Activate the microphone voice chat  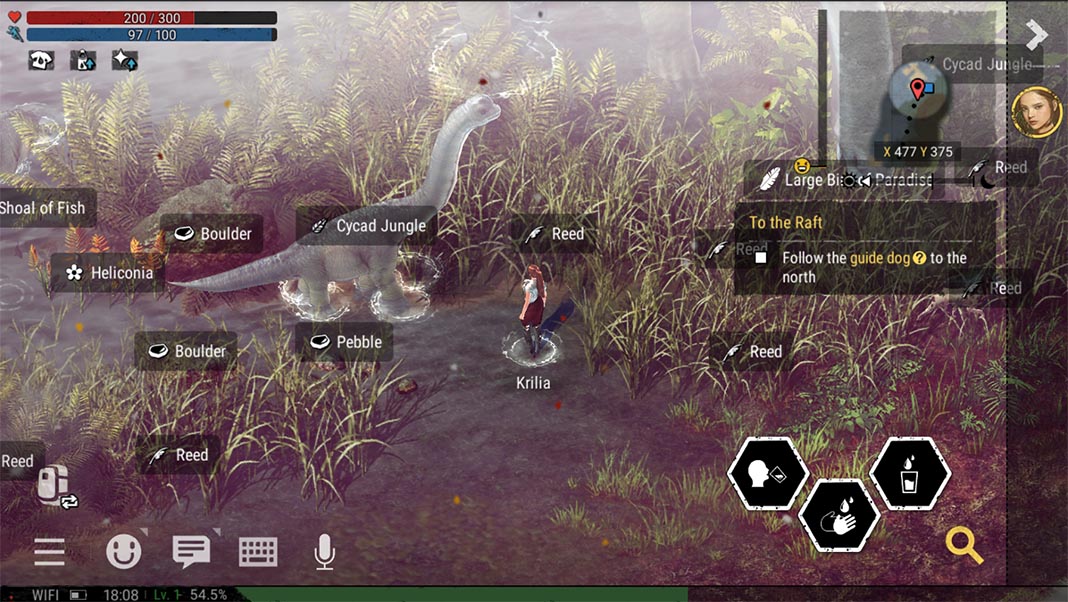tap(324, 551)
